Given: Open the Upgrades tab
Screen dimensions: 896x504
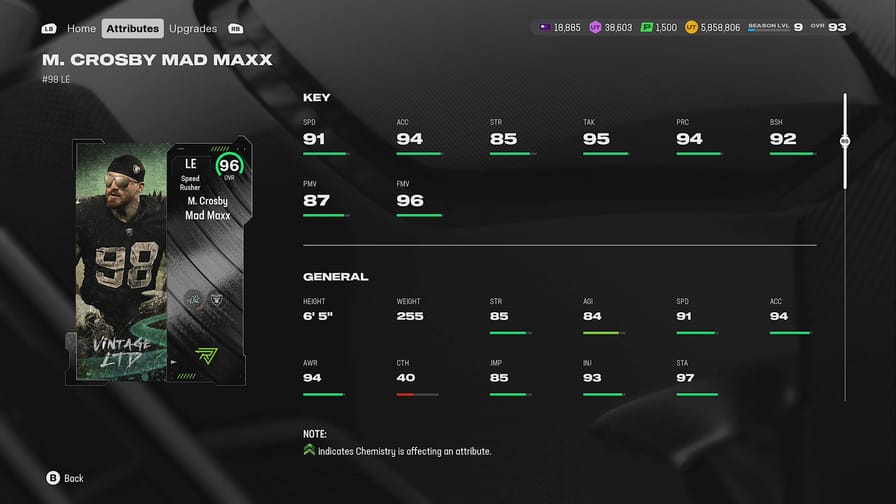Looking at the screenshot, I should point(193,28).
